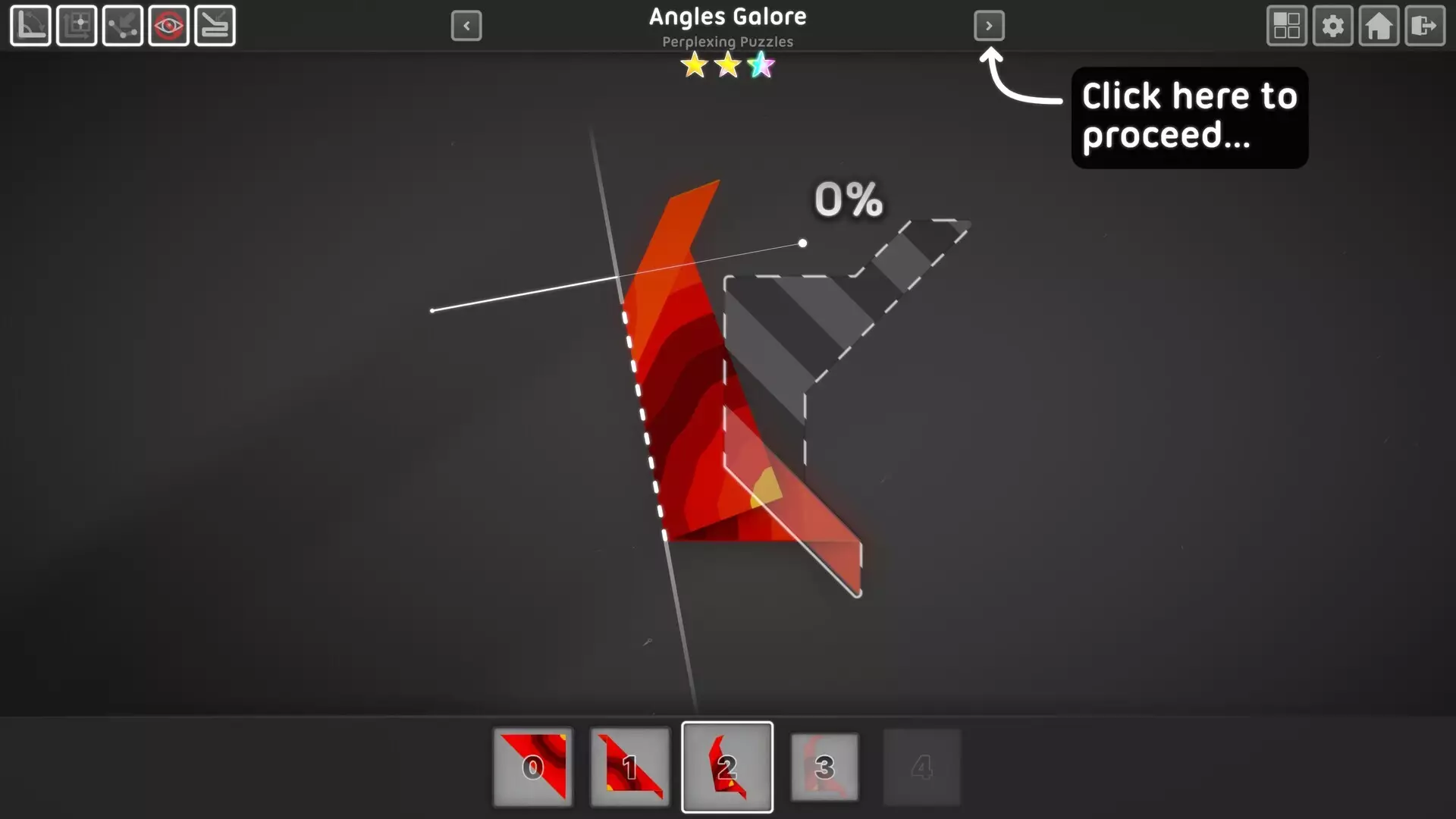This screenshot has height=819, width=1456.
Task: Click the next puzzle arrow to proceed
Action: [x=990, y=26]
